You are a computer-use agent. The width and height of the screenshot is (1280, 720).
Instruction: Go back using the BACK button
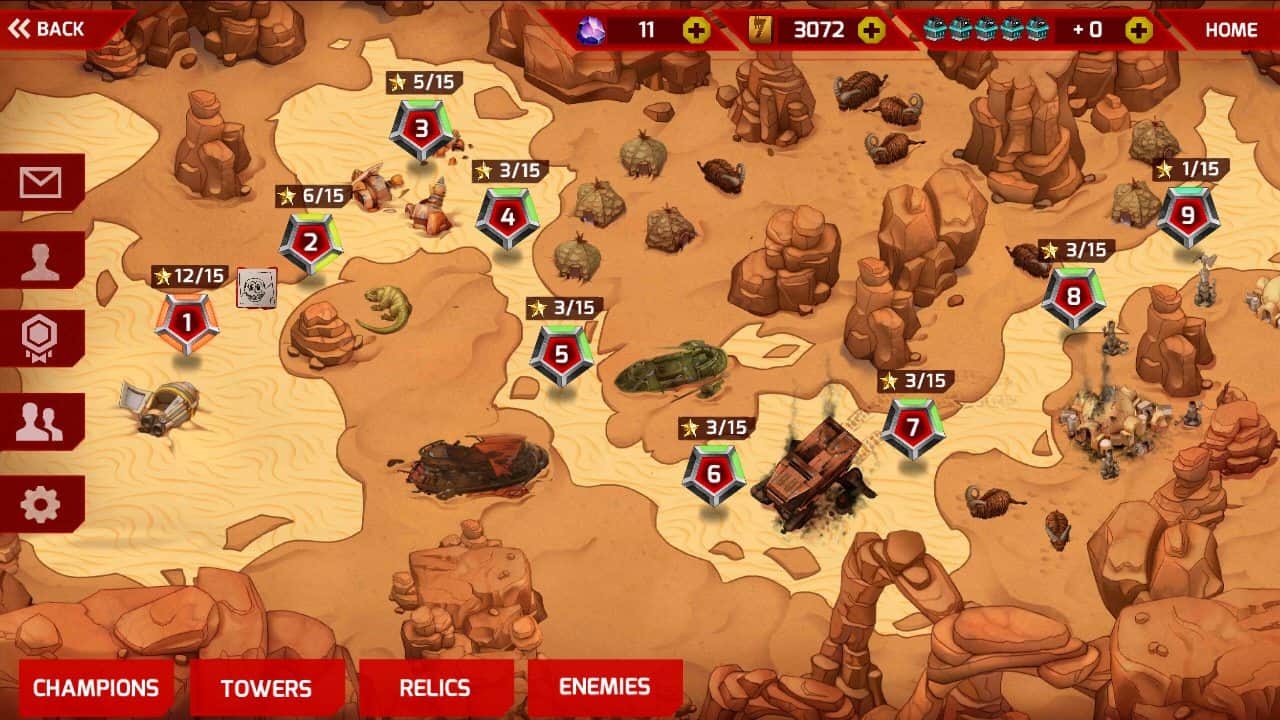coord(48,29)
